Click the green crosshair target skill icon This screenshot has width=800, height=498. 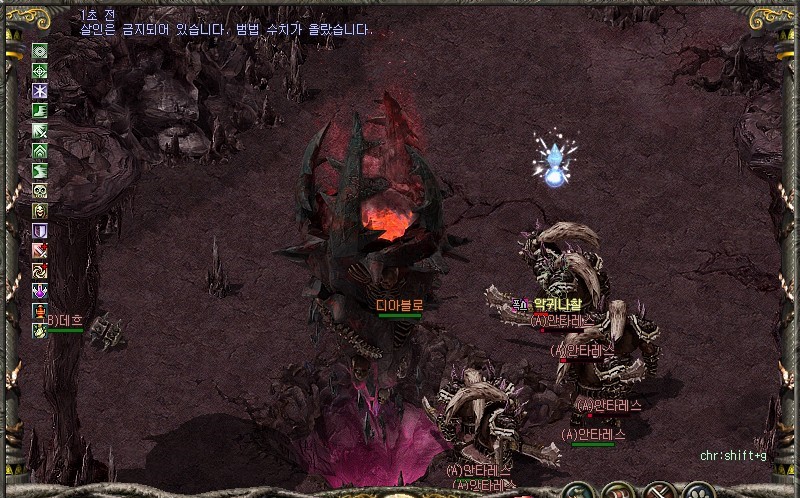click(40, 70)
